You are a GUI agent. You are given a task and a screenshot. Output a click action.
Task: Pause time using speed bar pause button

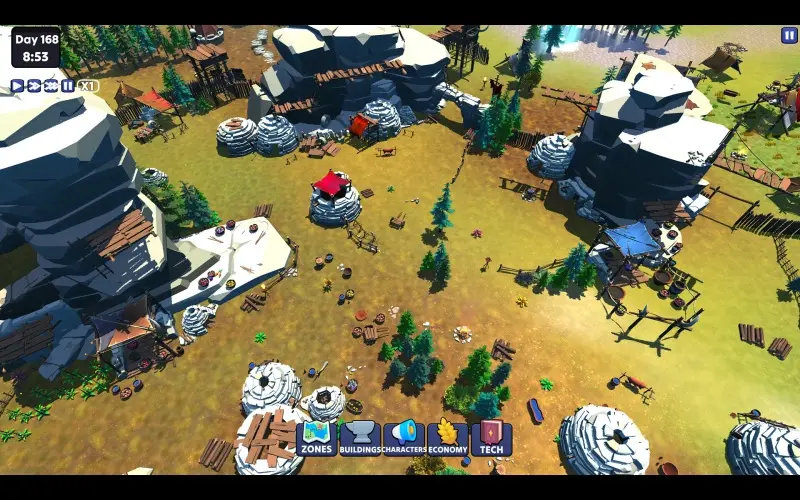click(67, 86)
